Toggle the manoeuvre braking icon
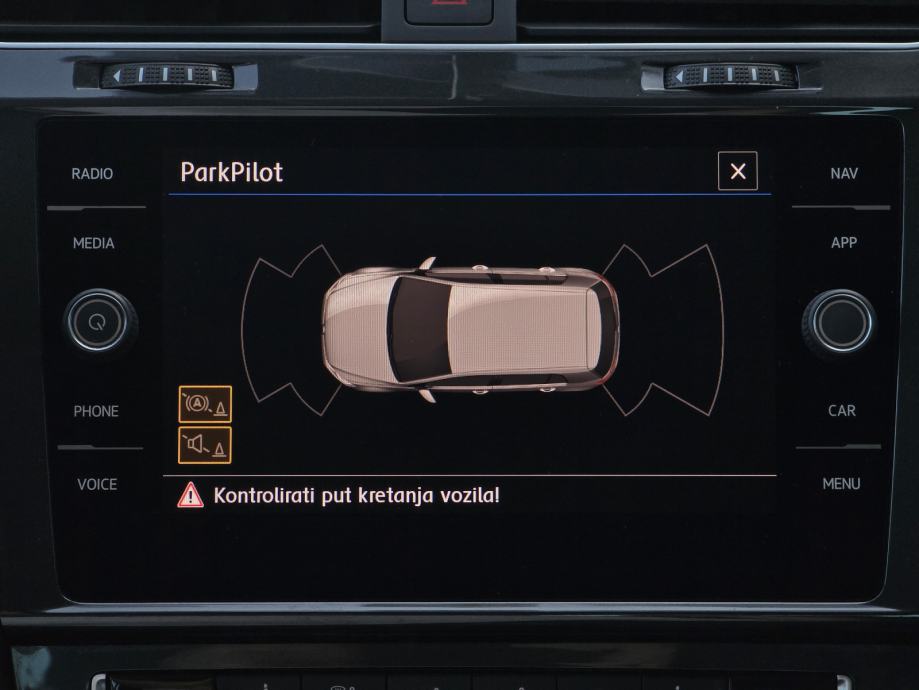 tap(205, 404)
